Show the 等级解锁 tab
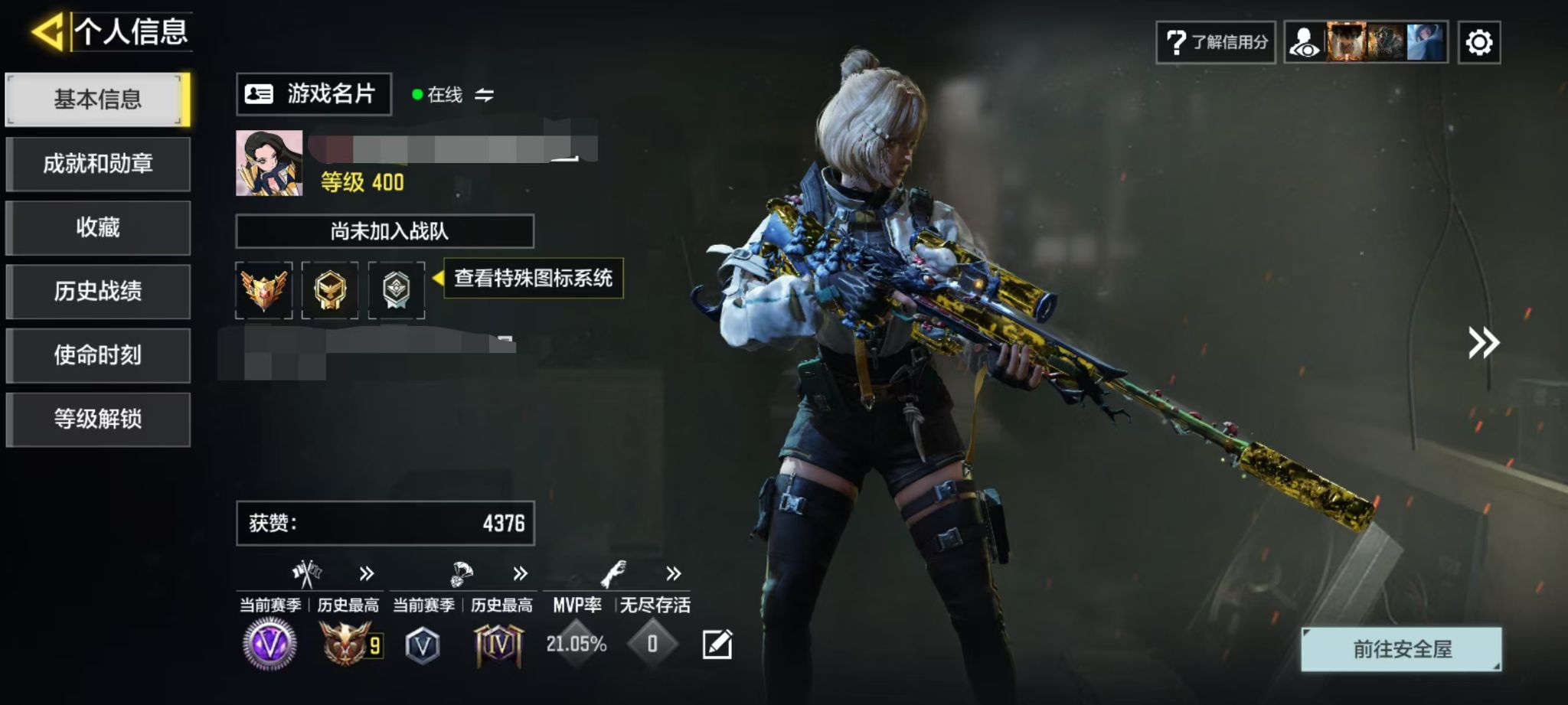This screenshot has height=705, width=1568. [x=97, y=419]
